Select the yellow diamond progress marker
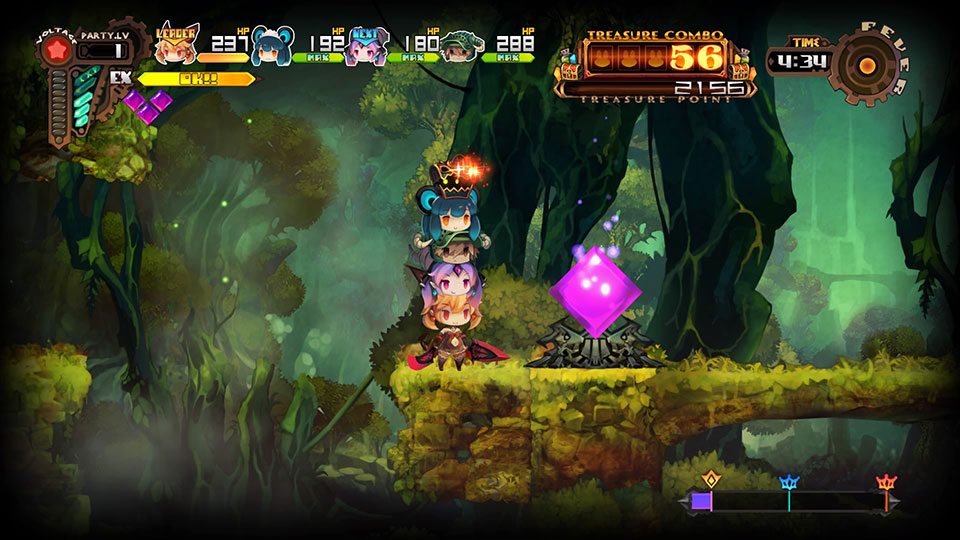The image size is (960, 540). (x=711, y=480)
